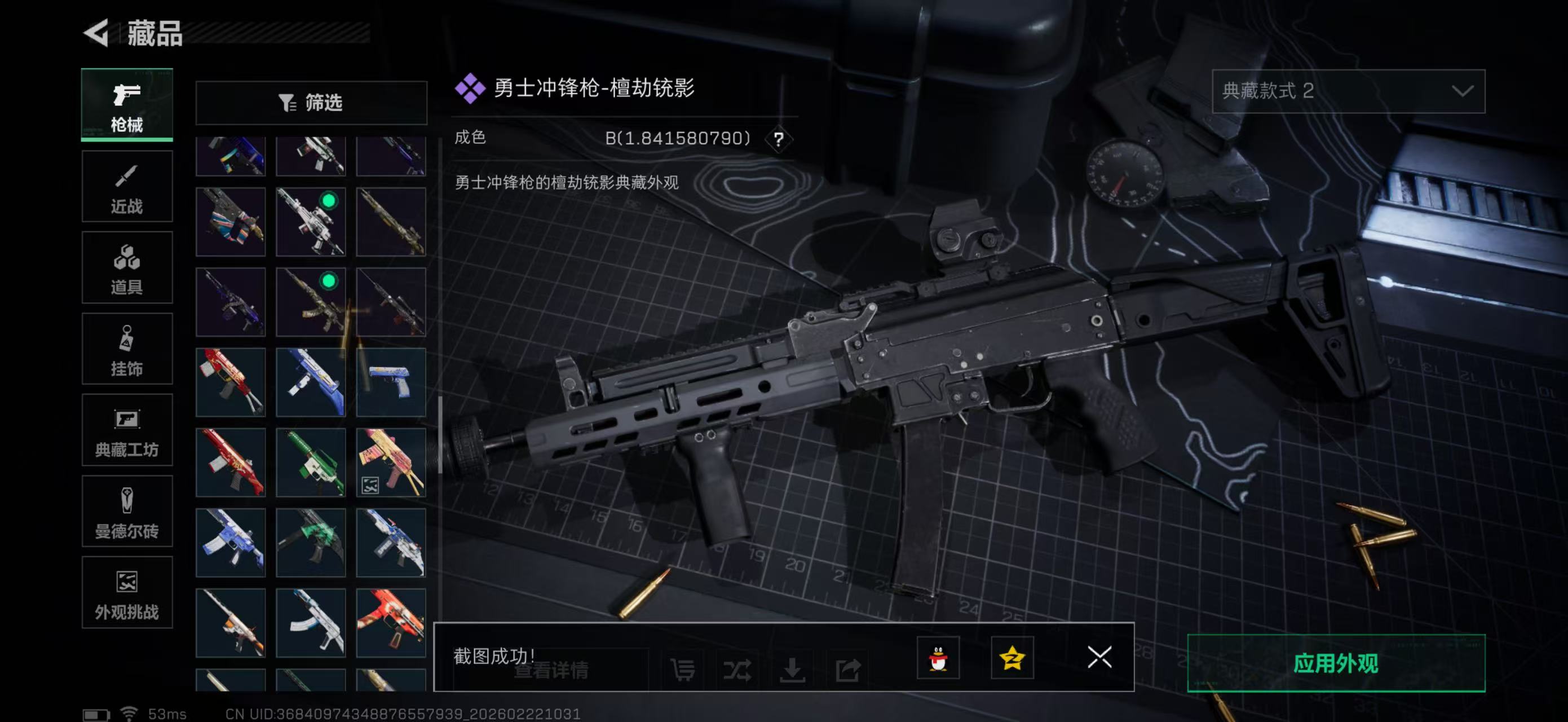The height and width of the screenshot is (722, 1568).
Task: Switch to the 典藏工坊 workshop tab
Action: pos(127,430)
